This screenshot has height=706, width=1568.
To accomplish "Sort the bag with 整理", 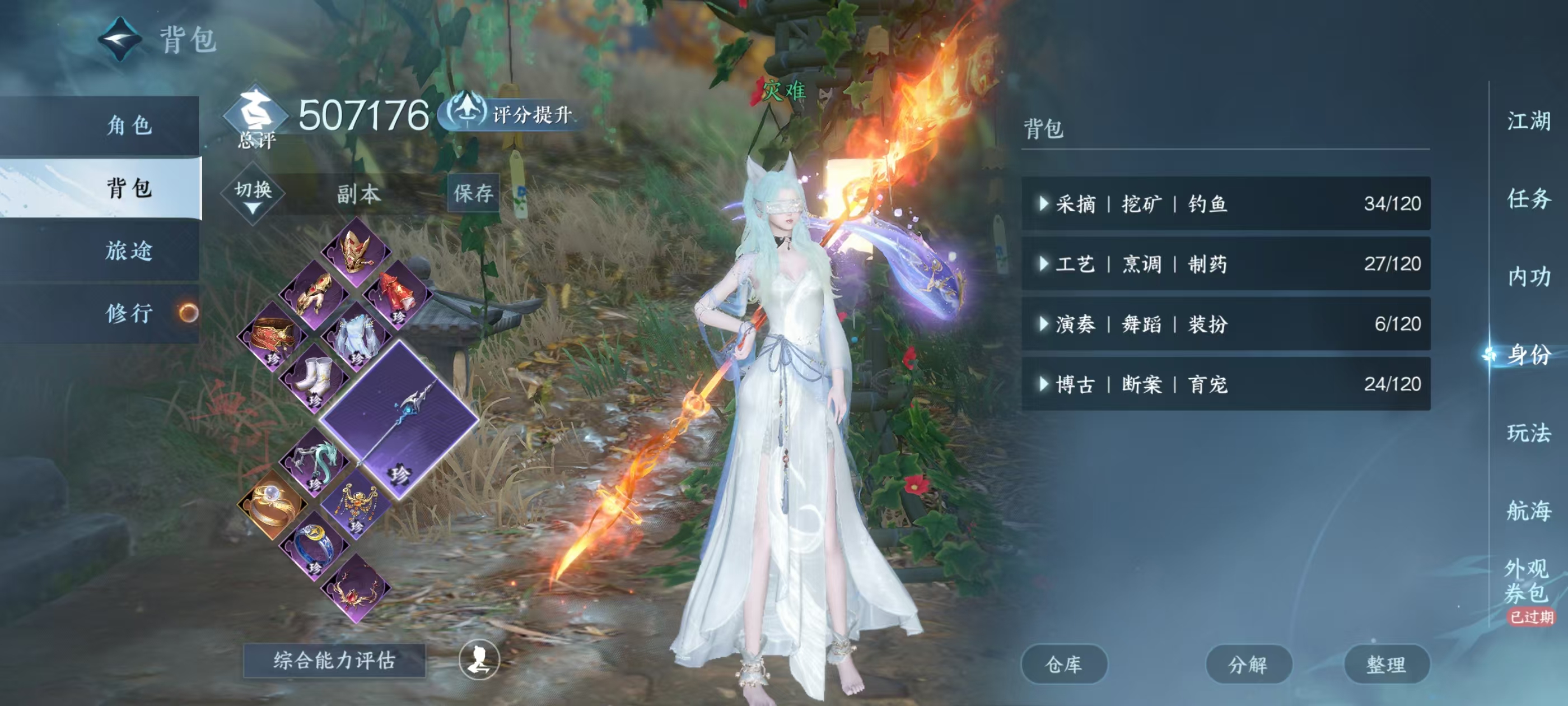I will coord(1386,664).
